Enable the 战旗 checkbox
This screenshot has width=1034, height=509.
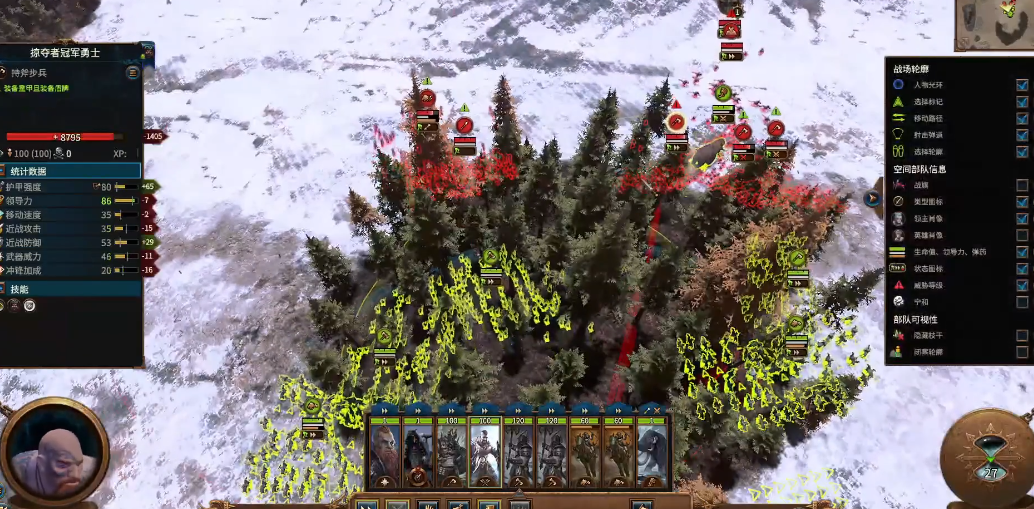(1021, 185)
